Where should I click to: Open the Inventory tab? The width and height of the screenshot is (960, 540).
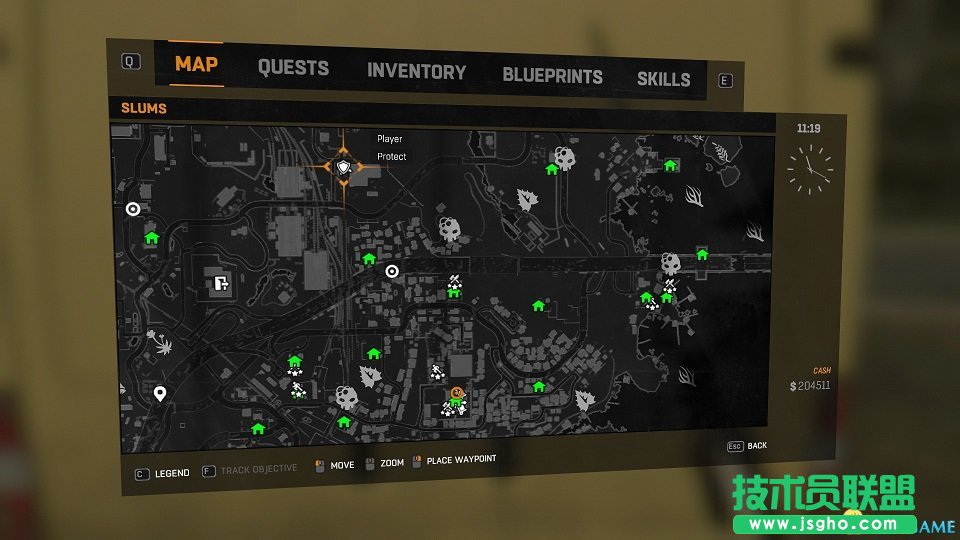click(x=416, y=72)
